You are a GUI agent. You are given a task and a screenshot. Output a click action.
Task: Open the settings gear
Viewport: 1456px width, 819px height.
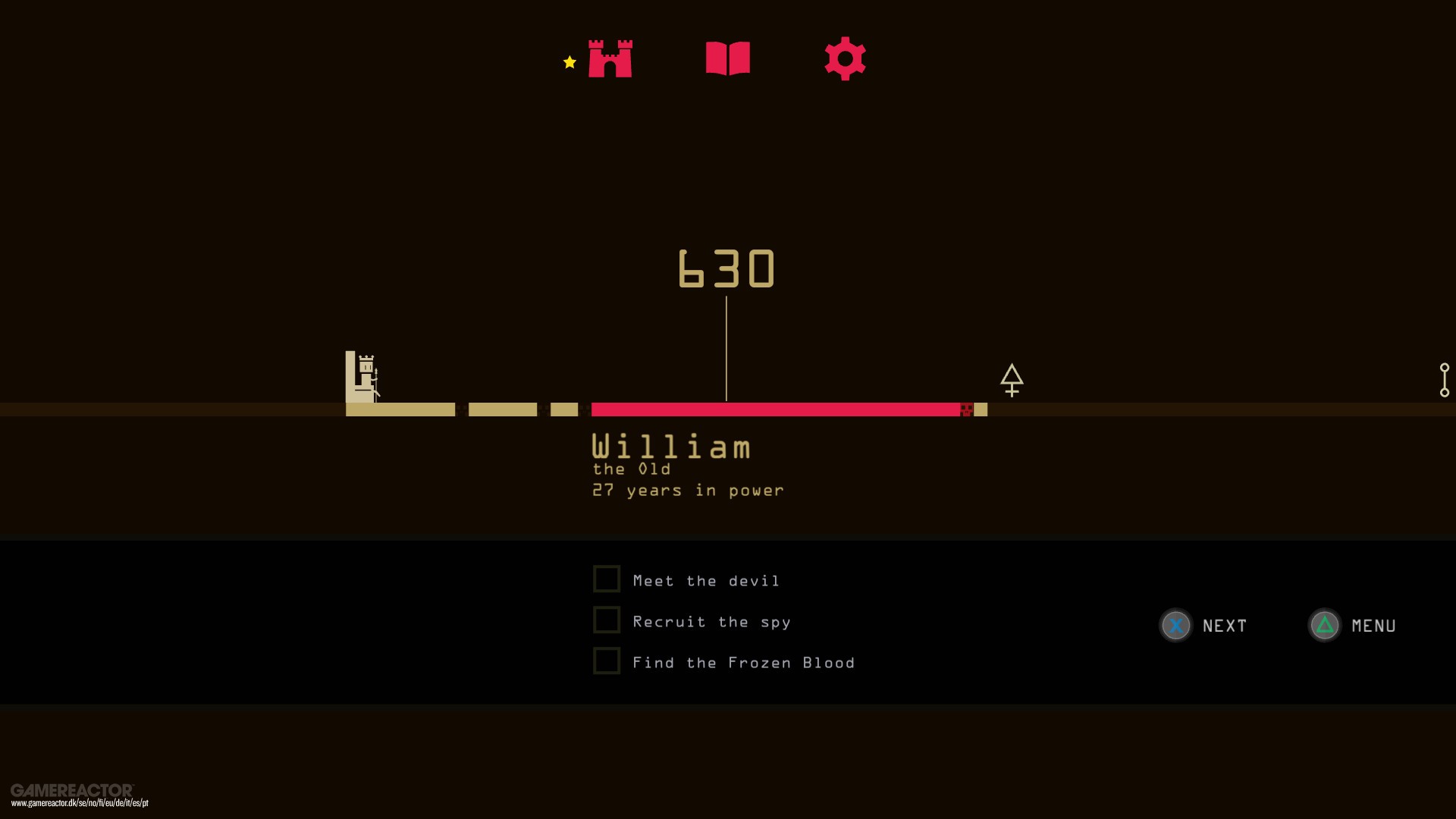845,58
